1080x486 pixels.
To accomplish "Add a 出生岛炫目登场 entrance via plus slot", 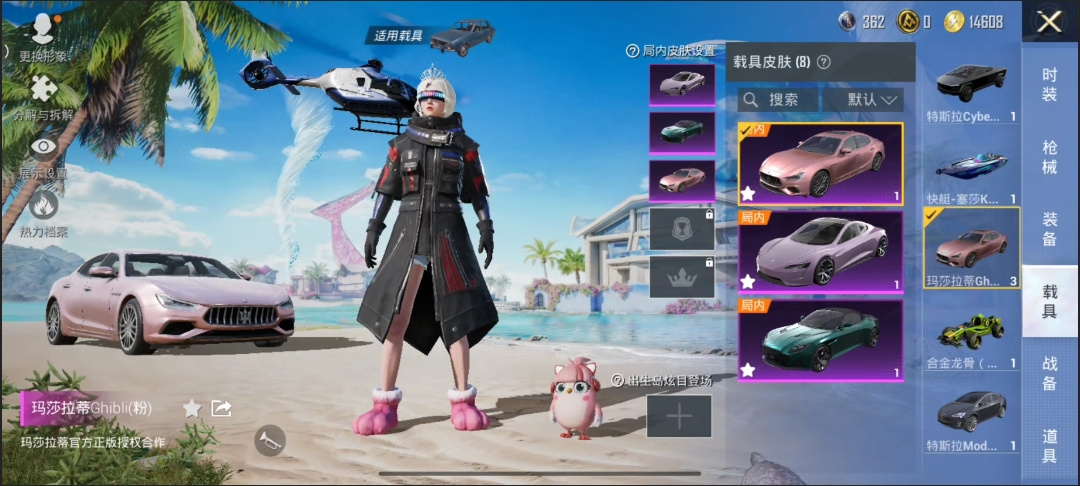I will (679, 416).
